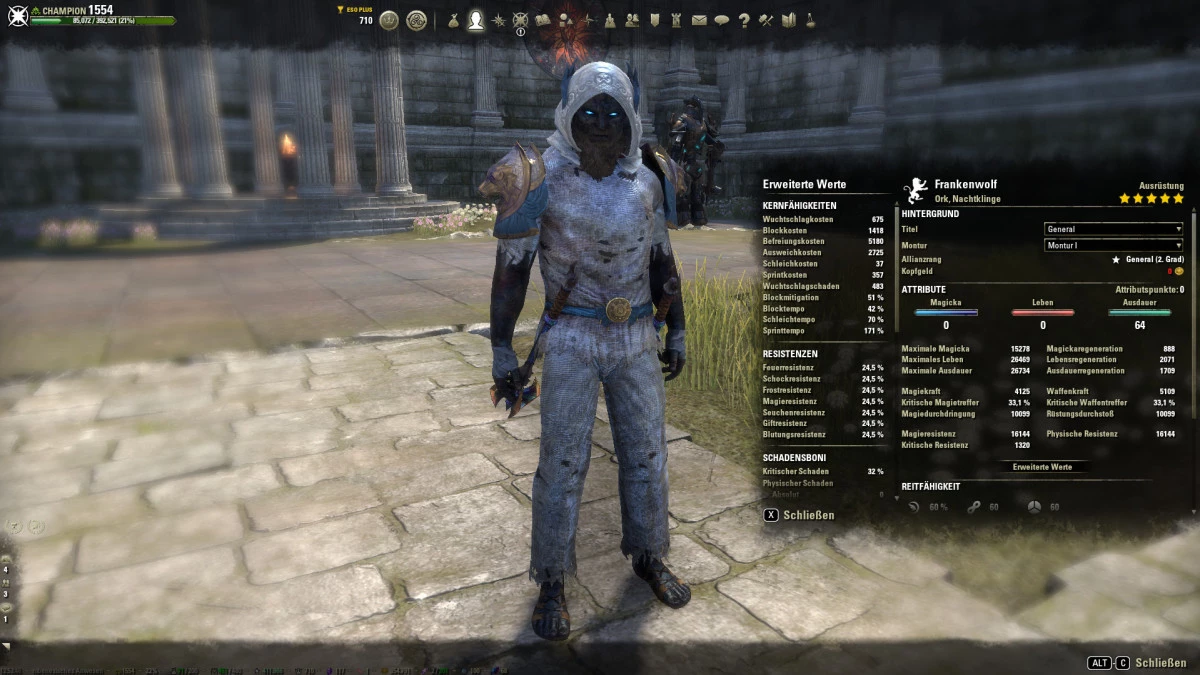The width and height of the screenshot is (1200, 675).
Task: Click the Magicka attribute bar
Action: [x=946, y=312]
